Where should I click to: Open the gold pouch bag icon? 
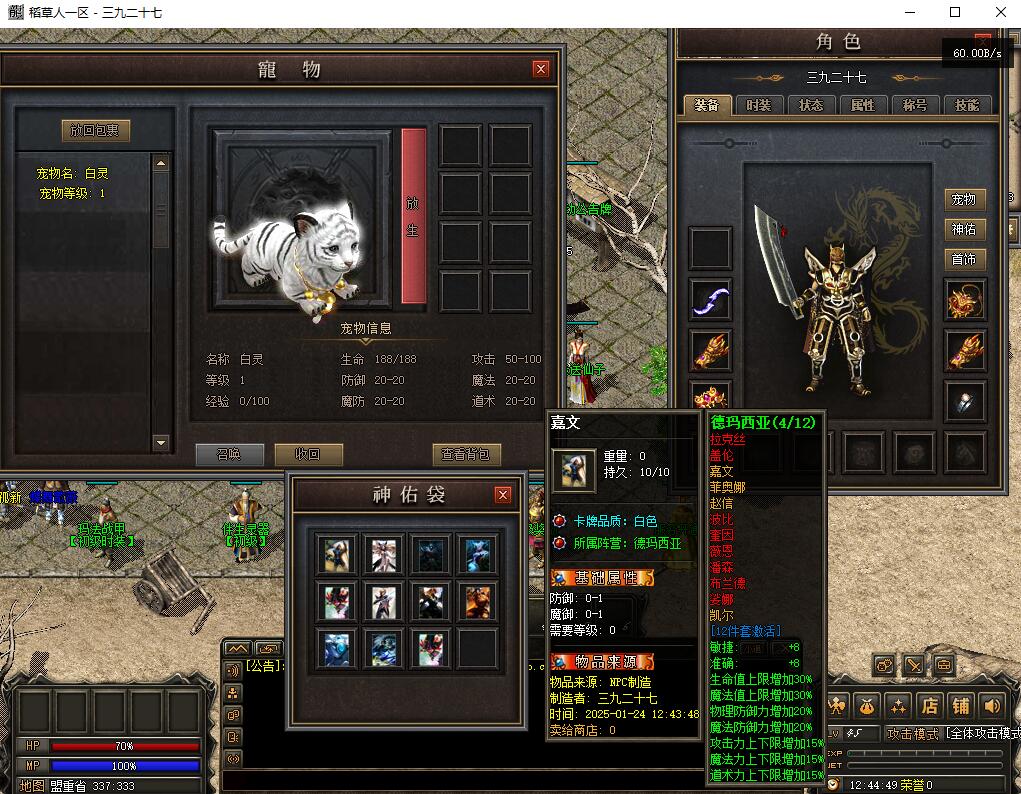coord(866,706)
